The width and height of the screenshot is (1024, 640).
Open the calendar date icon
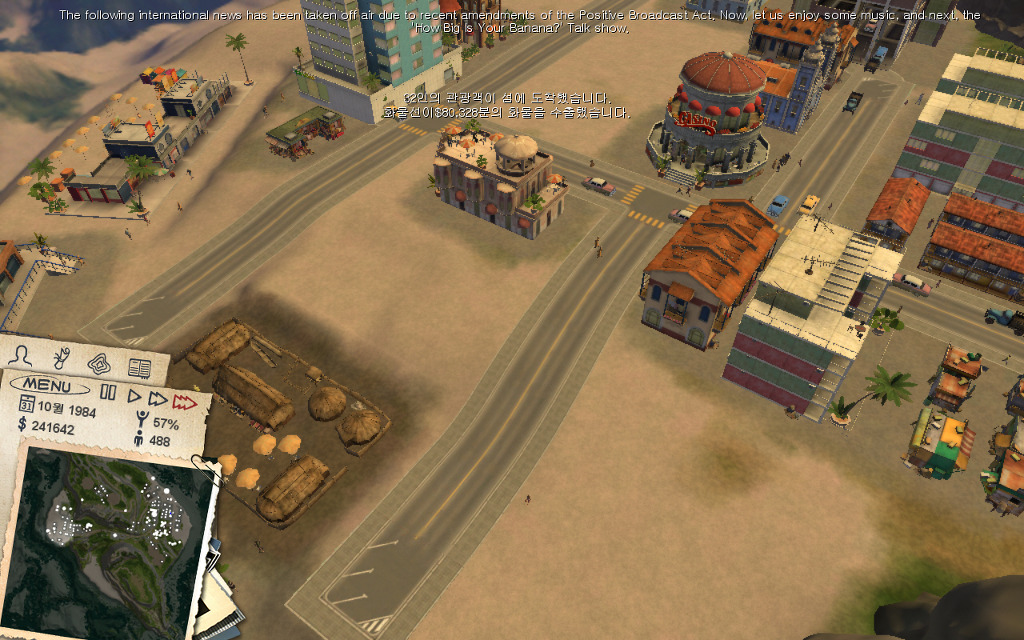27,403
